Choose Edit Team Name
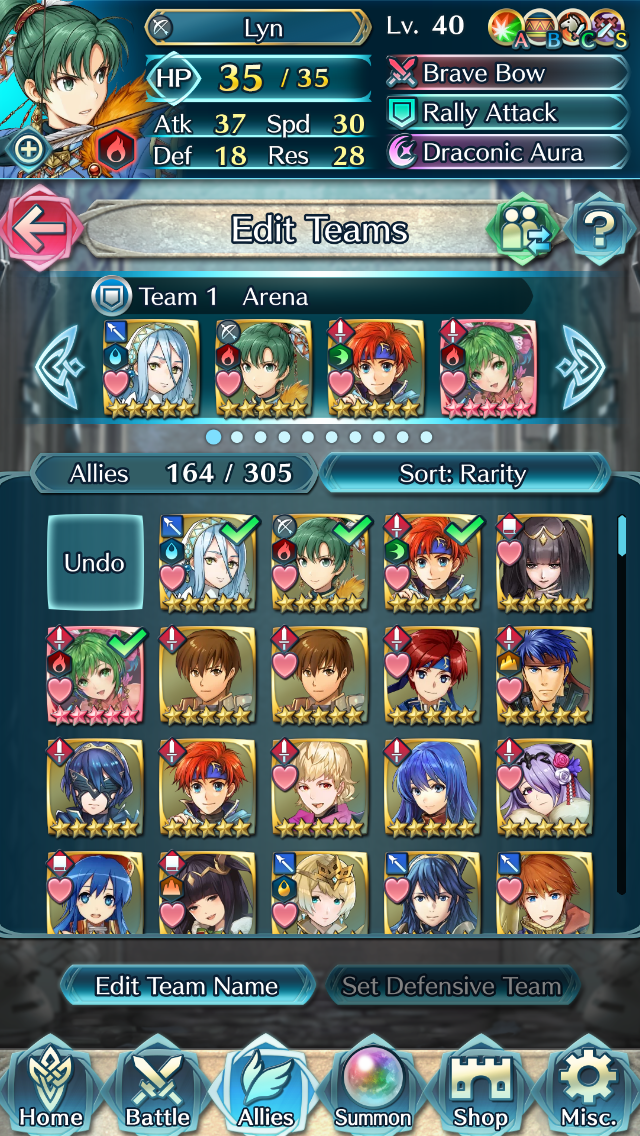The width and height of the screenshot is (640, 1136). [187, 986]
